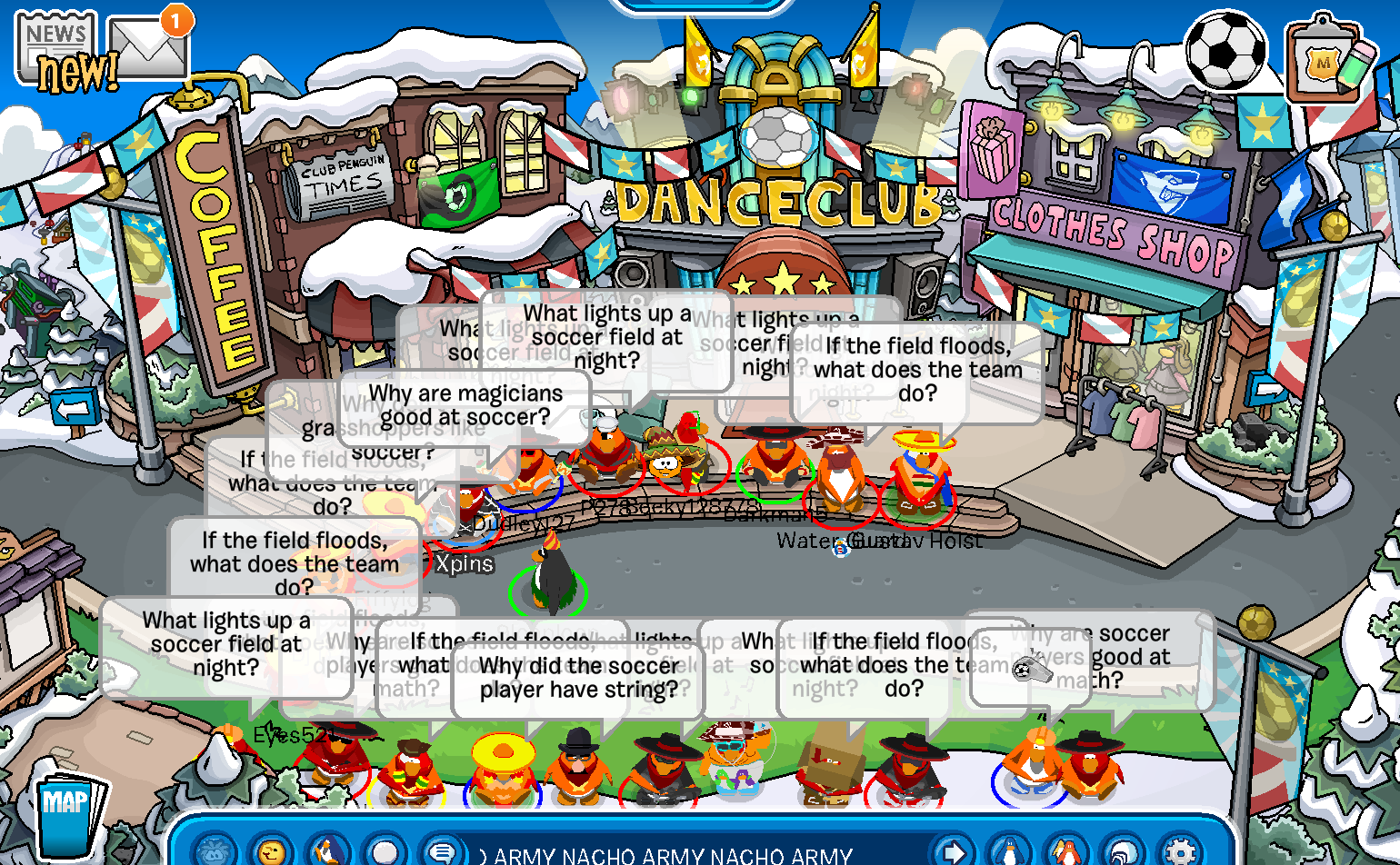Open your player card
The height and width of the screenshot is (865, 1400).
pos(1009,852)
